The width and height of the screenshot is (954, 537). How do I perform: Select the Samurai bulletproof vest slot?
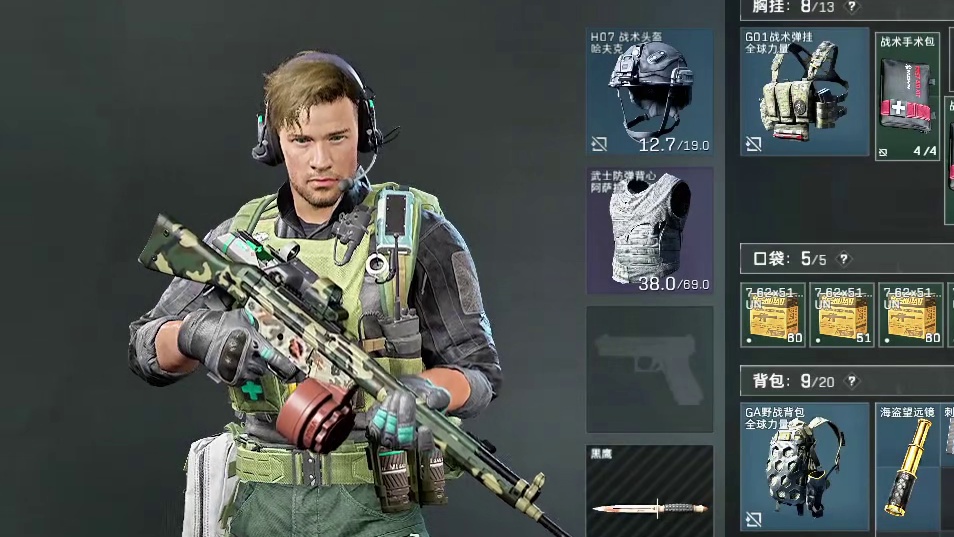tap(649, 230)
